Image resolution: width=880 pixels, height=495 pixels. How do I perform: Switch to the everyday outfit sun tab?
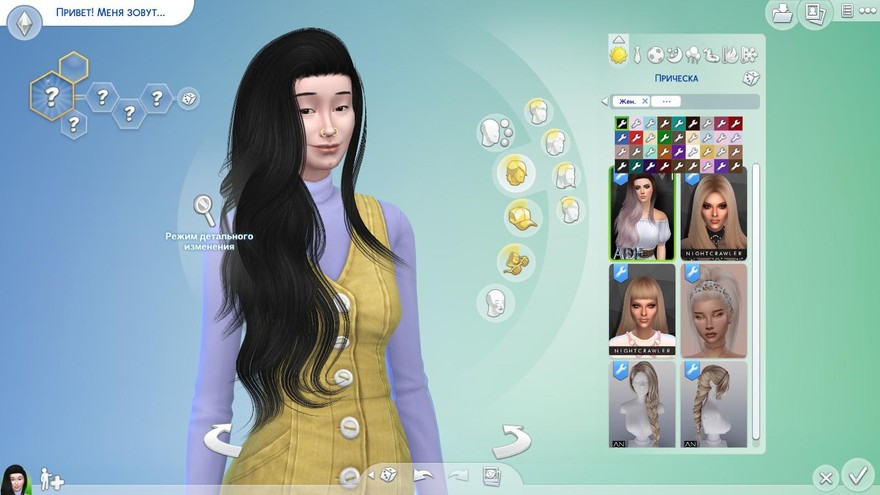[619, 53]
